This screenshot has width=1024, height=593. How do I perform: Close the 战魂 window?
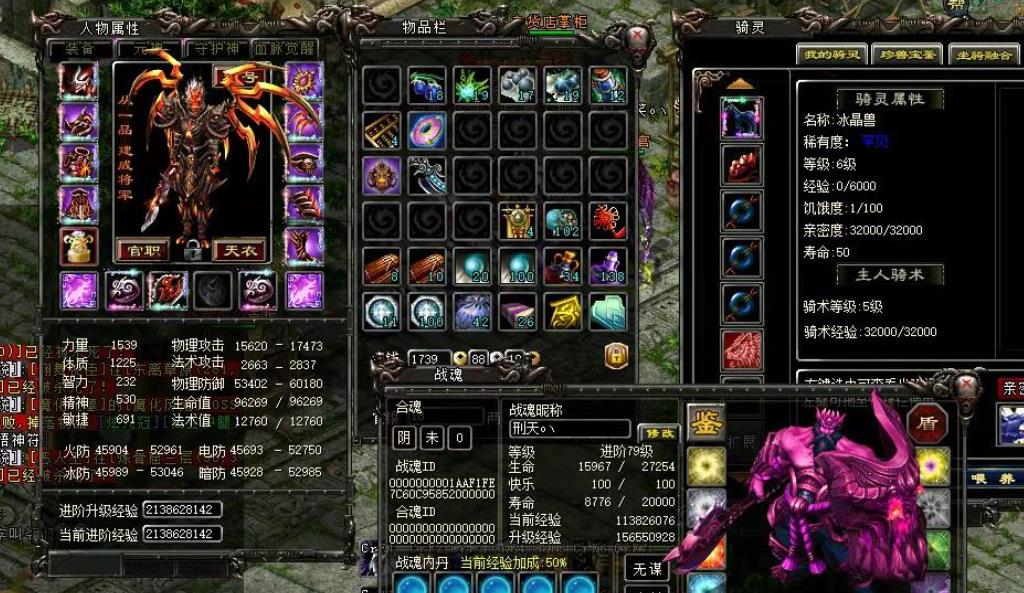(x=966, y=386)
